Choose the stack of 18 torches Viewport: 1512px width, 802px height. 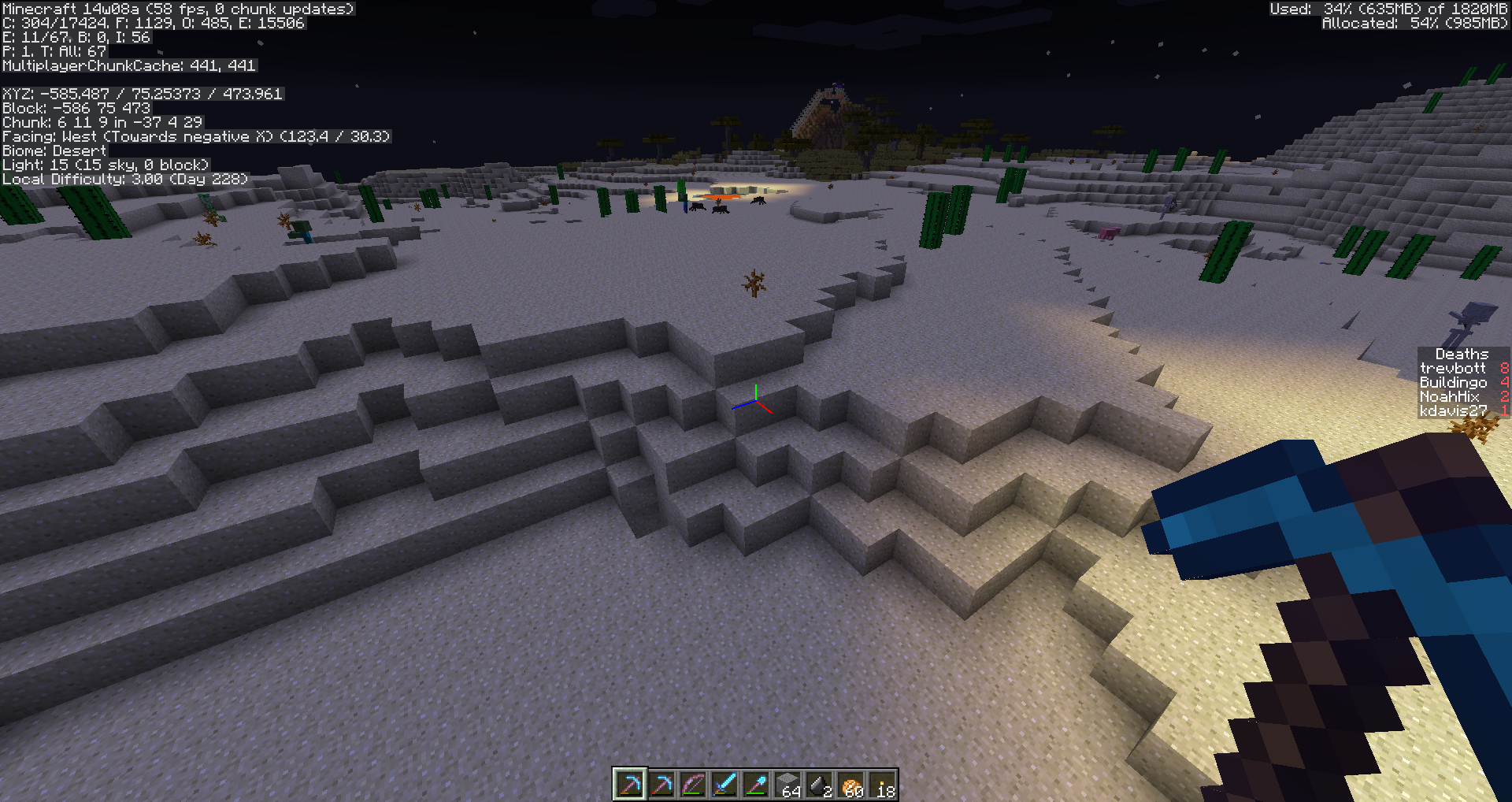pos(882,785)
